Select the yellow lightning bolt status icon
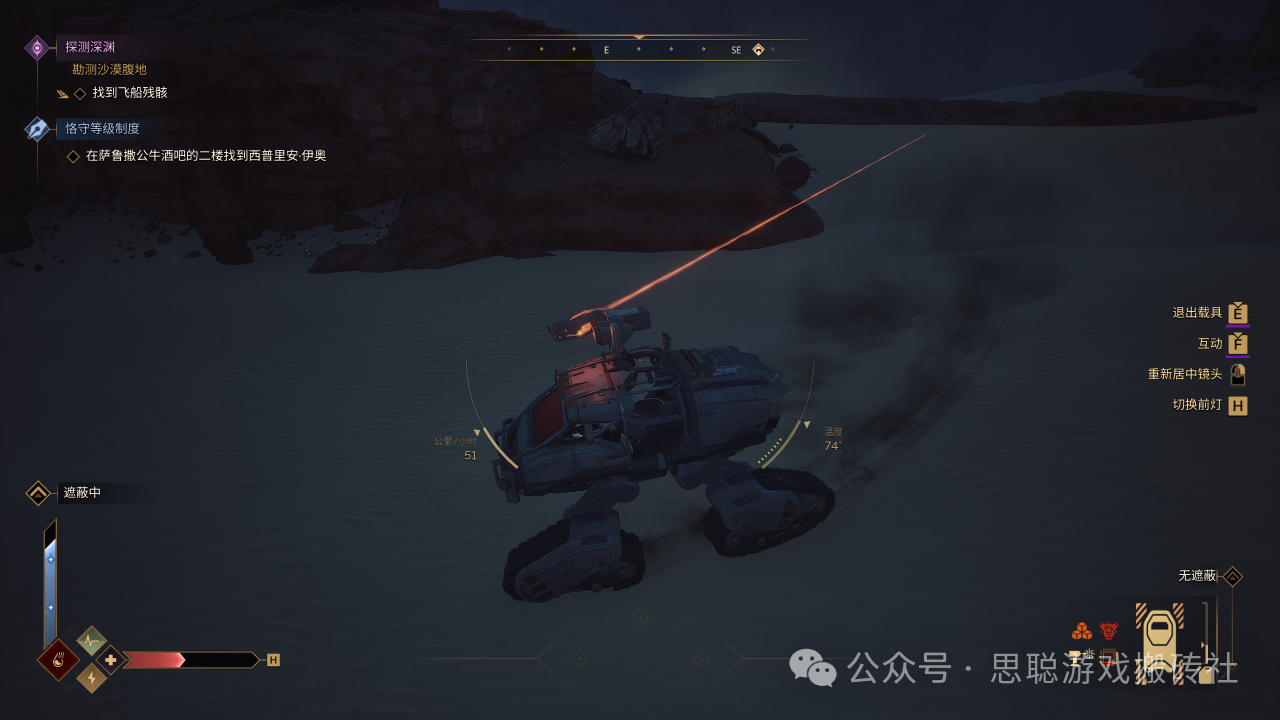The width and height of the screenshot is (1280, 720). click(92, 679)
